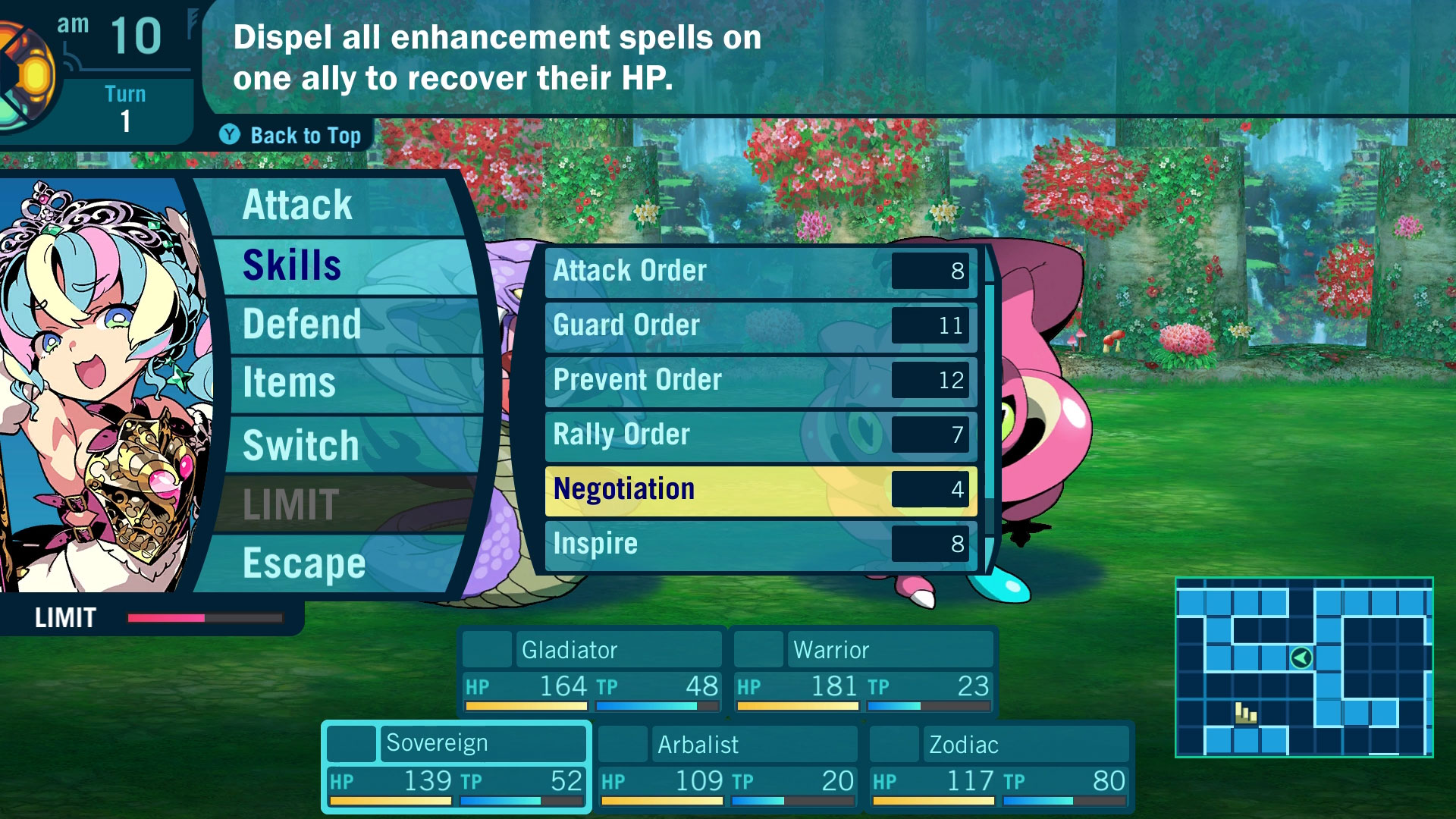
Task: Toggle the grayed-out LIMIT command
Action: coord(290,503)
